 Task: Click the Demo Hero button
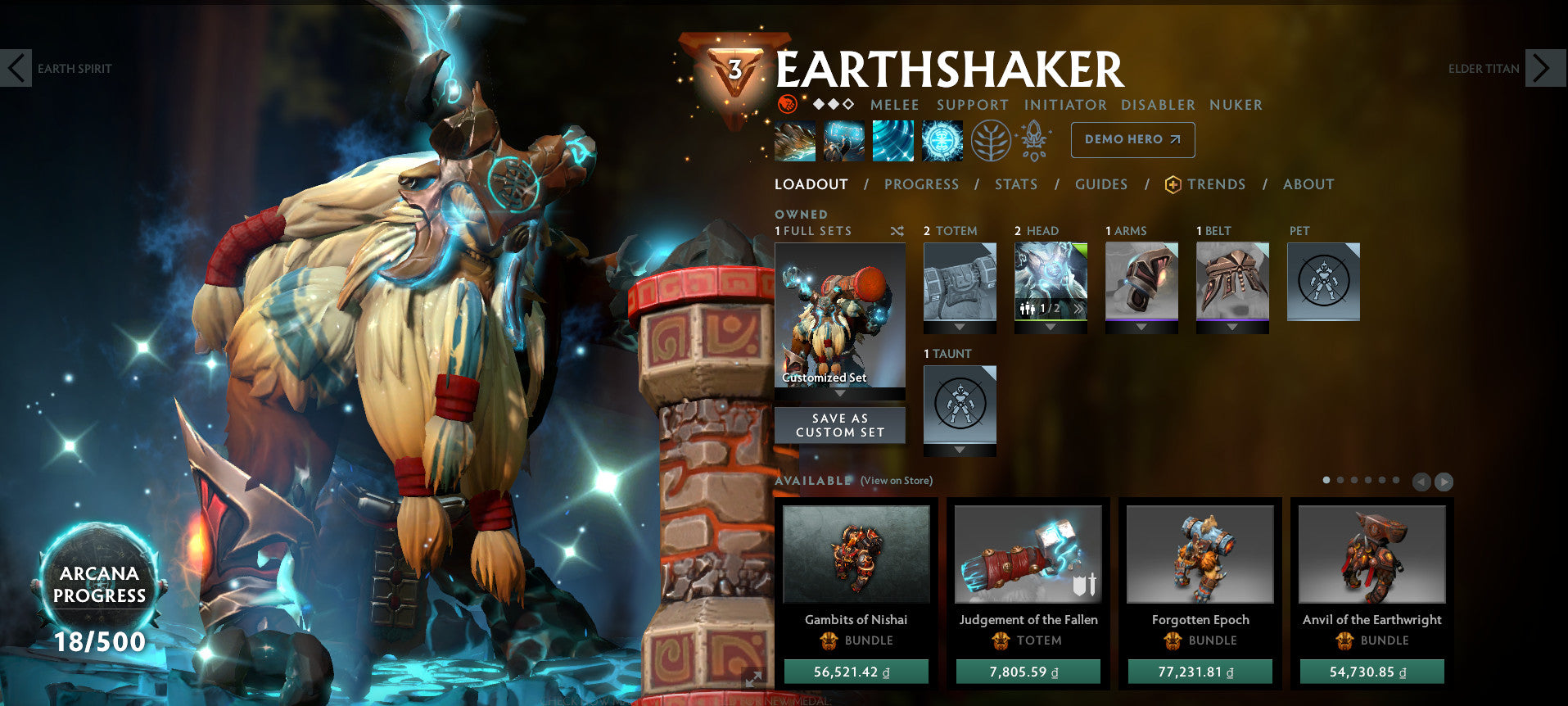1132,139
